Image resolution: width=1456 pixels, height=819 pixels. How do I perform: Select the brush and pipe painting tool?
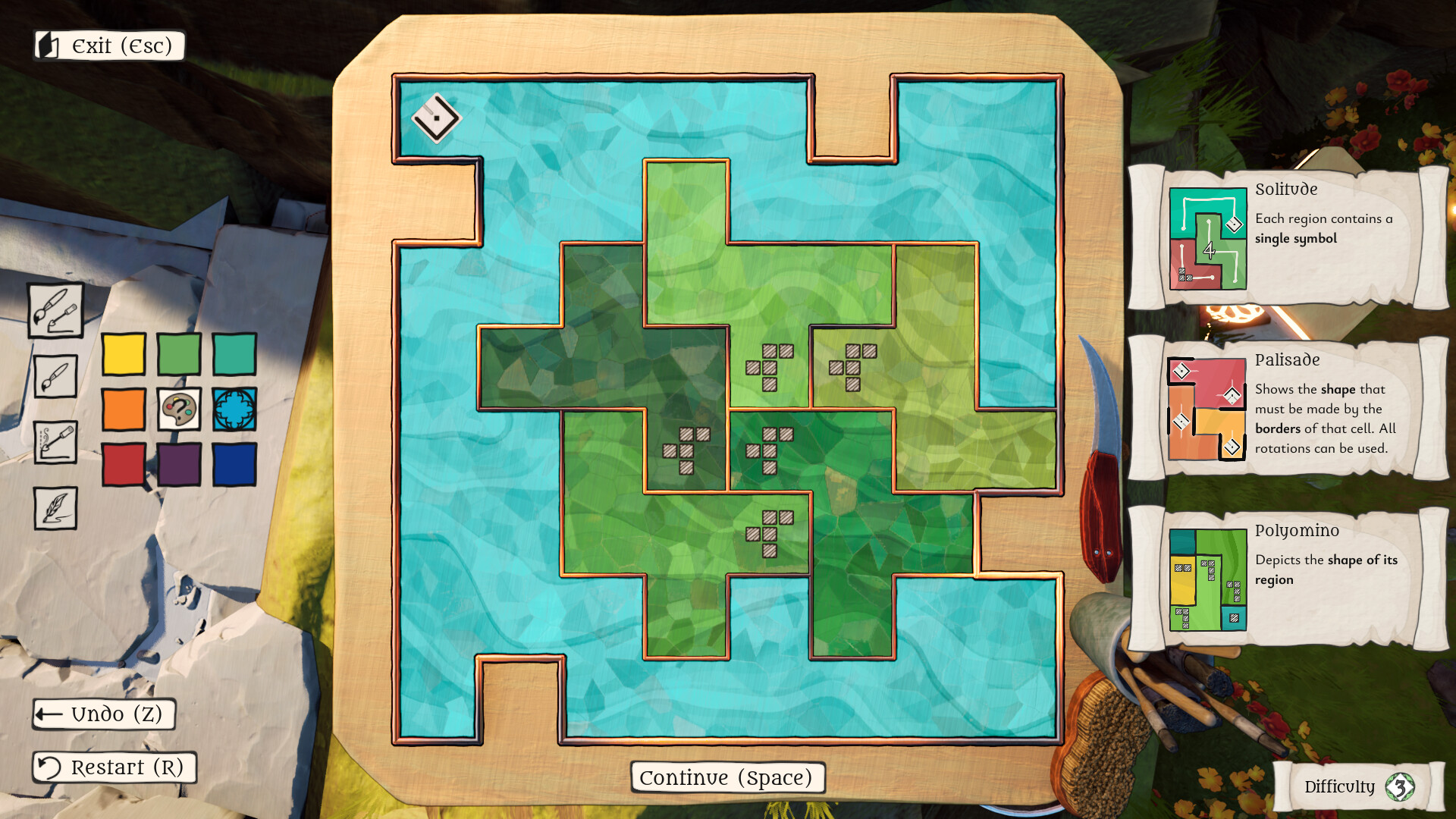coord(55,311)
